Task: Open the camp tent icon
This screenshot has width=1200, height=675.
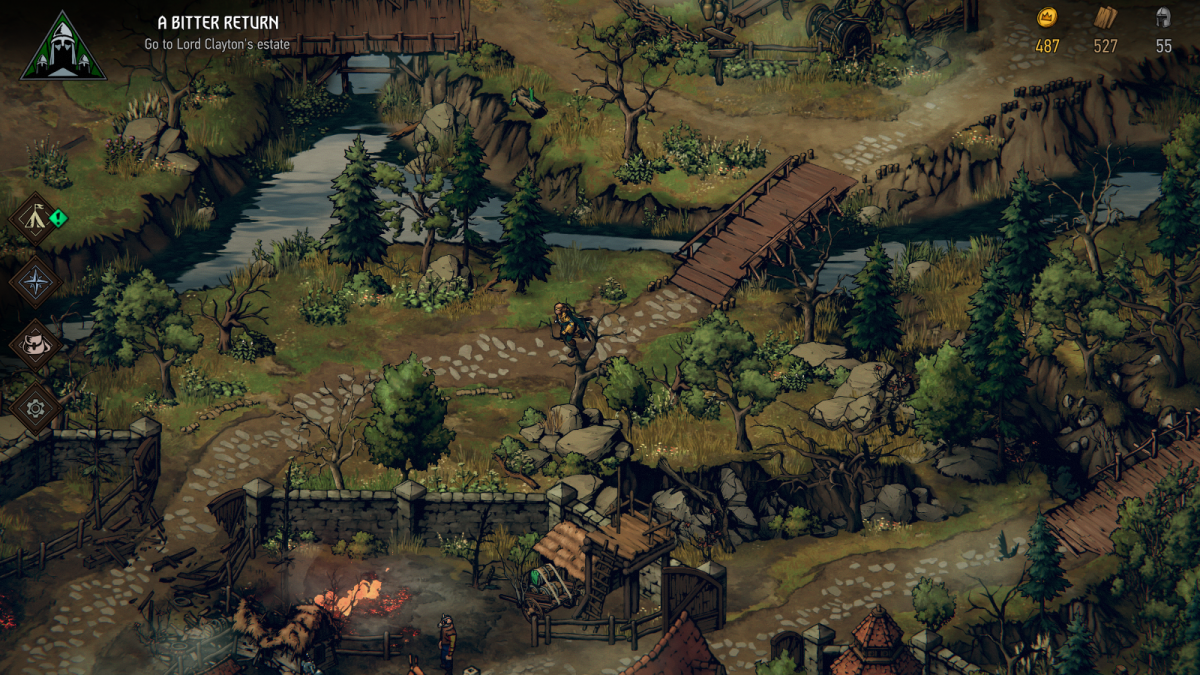Action: [x=35, y=219]
